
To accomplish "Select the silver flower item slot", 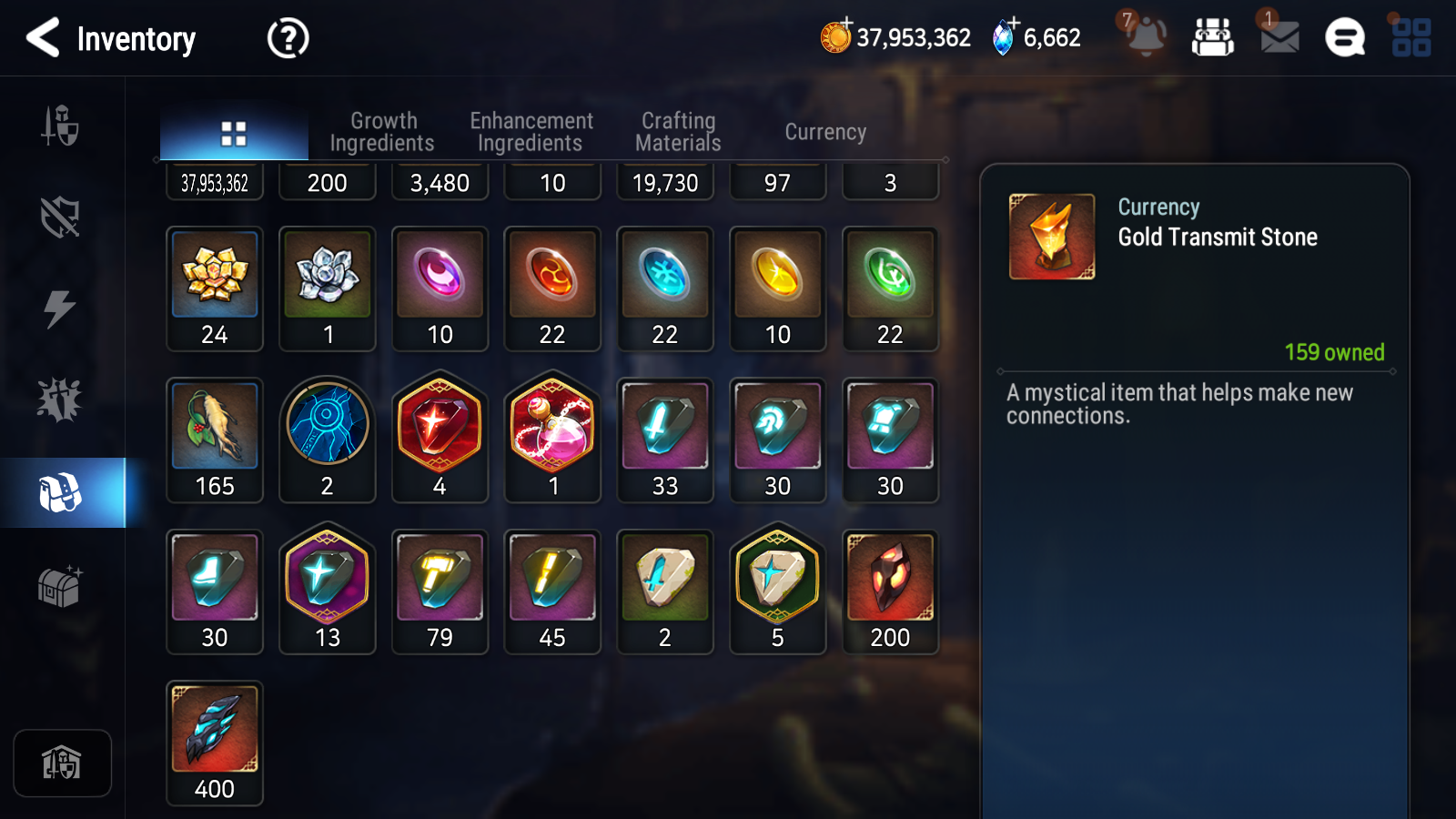I will click(328, 288).
